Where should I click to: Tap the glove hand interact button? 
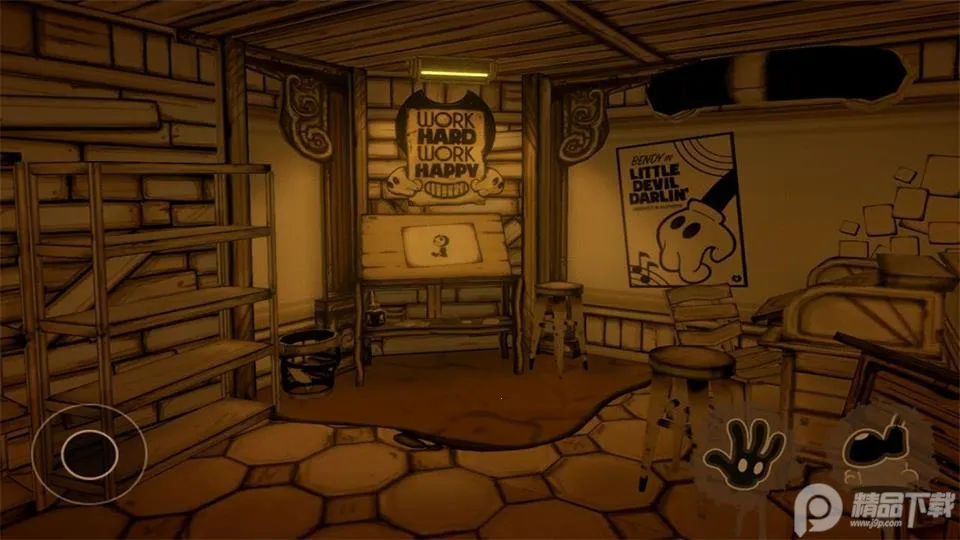click(743, 448)
